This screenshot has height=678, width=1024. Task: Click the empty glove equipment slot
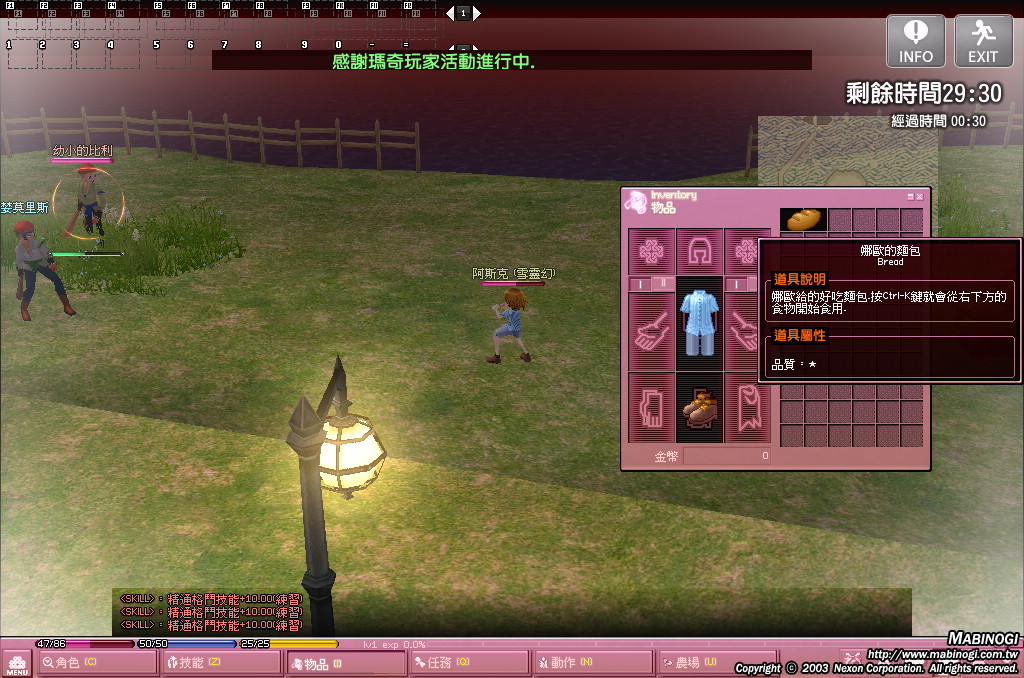point(651,408)
